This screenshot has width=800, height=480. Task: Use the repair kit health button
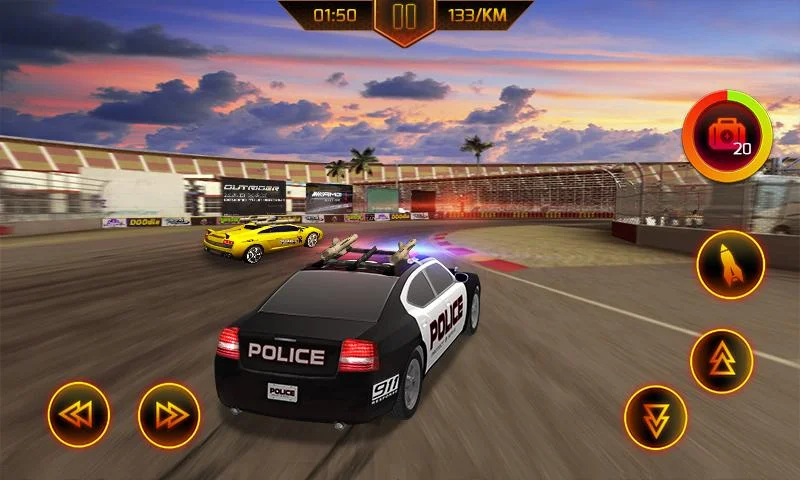(727, 136)
